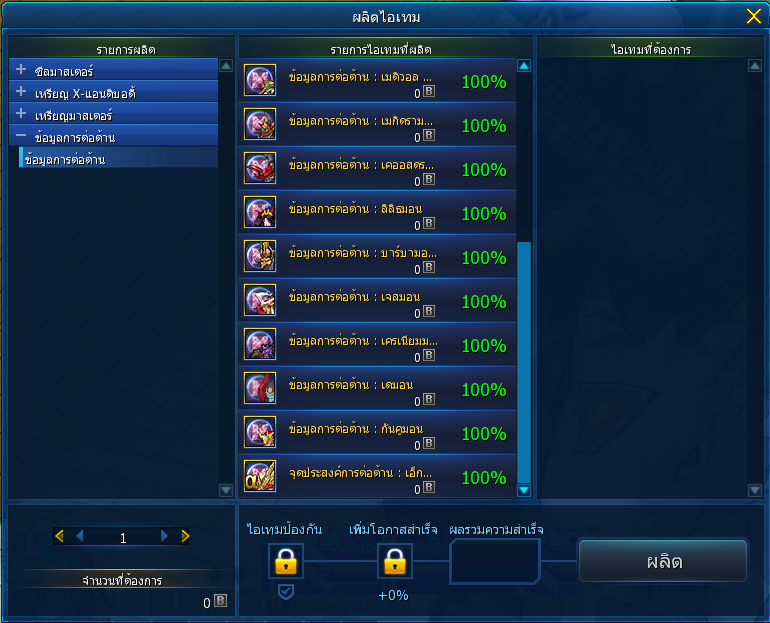The height and width of the screenshot is (623, 770).
Task: Click the locked เพิ่มโอกาสสำเร็จ slot
Action: coord(394,562)
